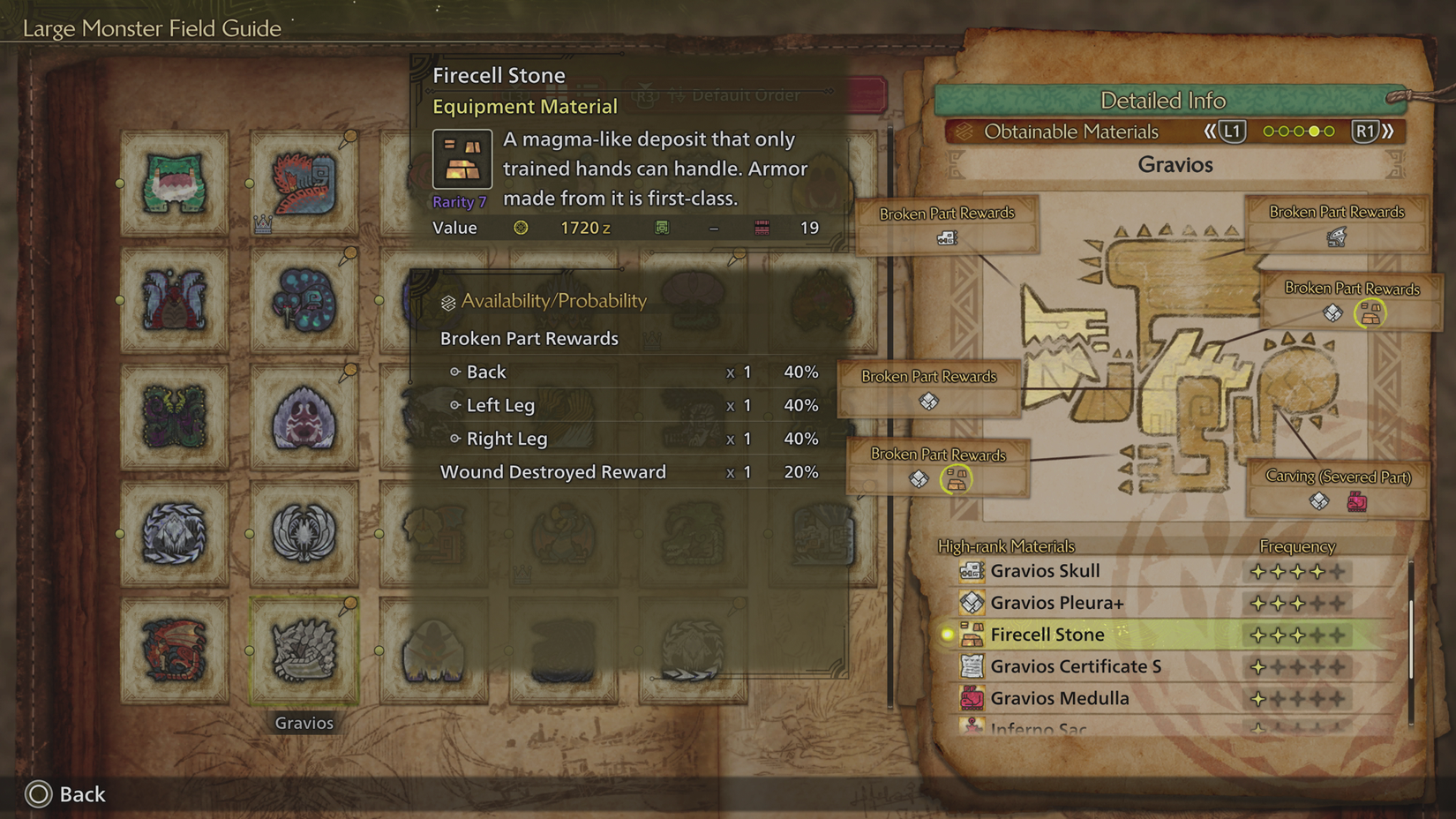Select the red wyvern monster icon bottom-left
The height and width of the screenshot is (819, 1456).
click(x=173, y=649)
